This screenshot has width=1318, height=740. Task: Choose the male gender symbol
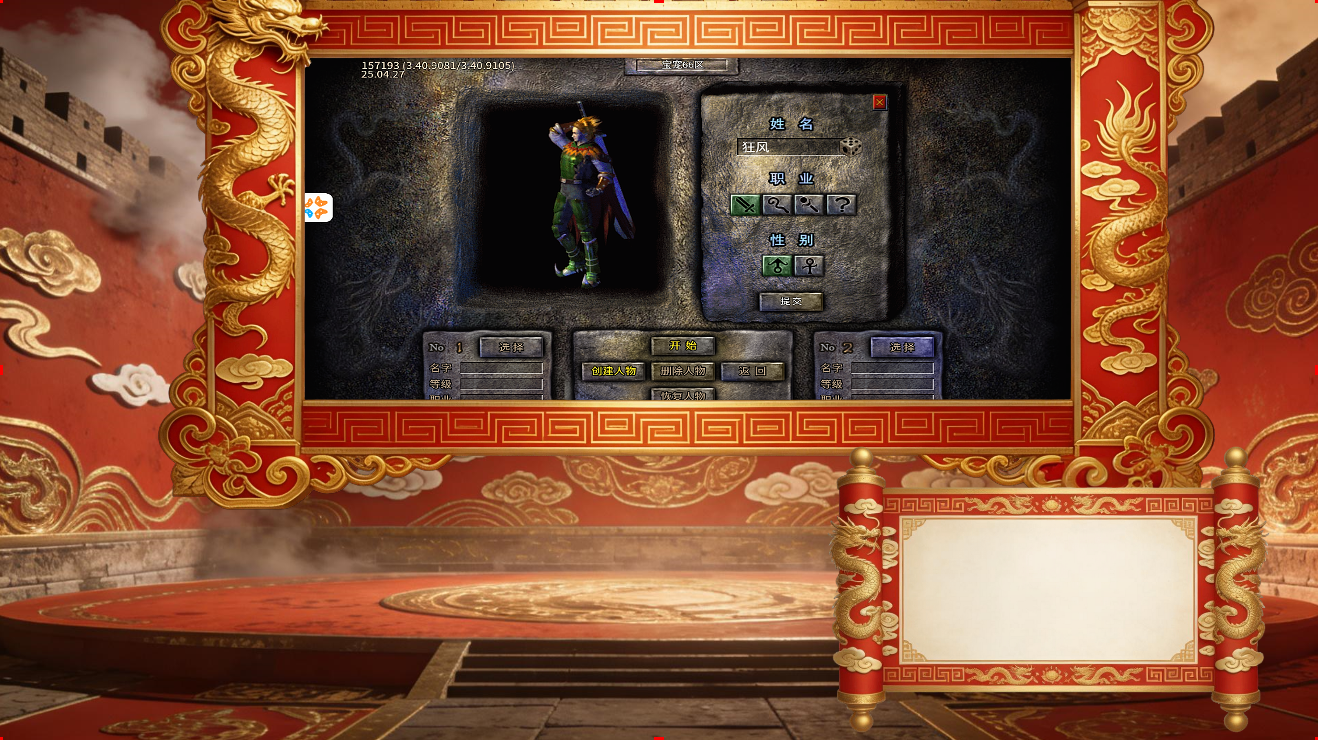pyautogui.click(x=777, y=266)
